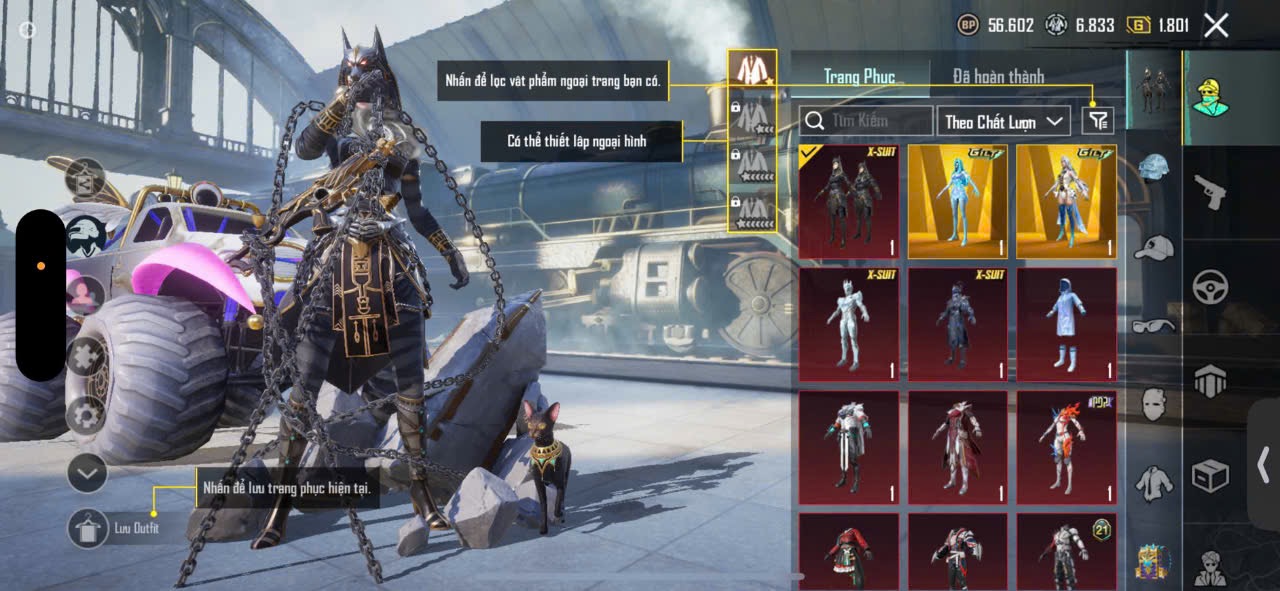Screen dimensions: 1280x591
Task: Click the side panel collapse arrow
Action: pos(1263,464)
